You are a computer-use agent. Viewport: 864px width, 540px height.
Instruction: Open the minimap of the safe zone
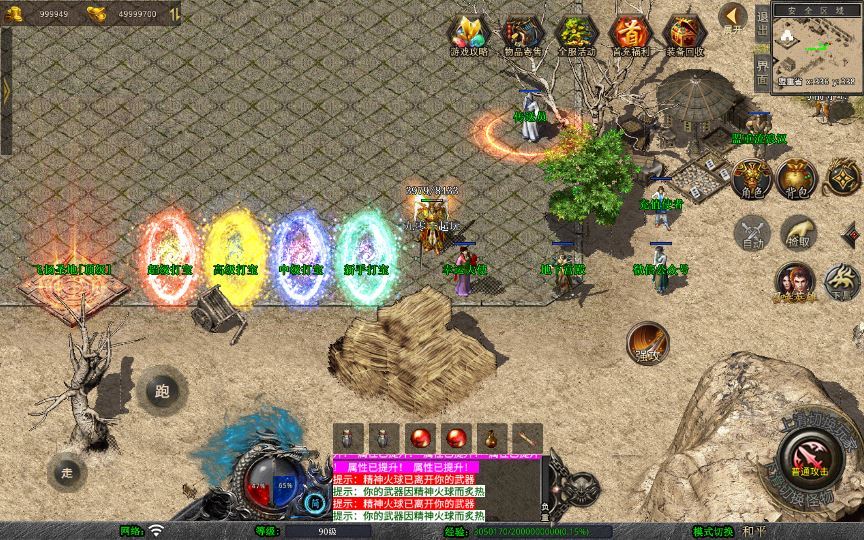click(816, 45)
